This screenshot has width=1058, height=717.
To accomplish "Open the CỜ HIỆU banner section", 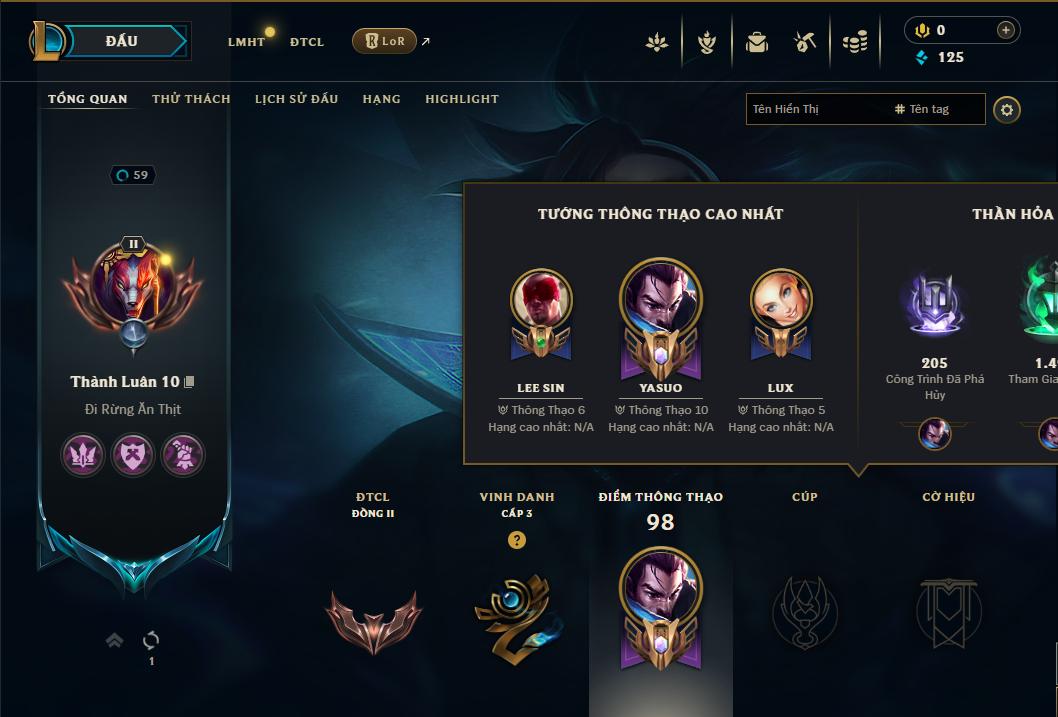I will 948,610.
